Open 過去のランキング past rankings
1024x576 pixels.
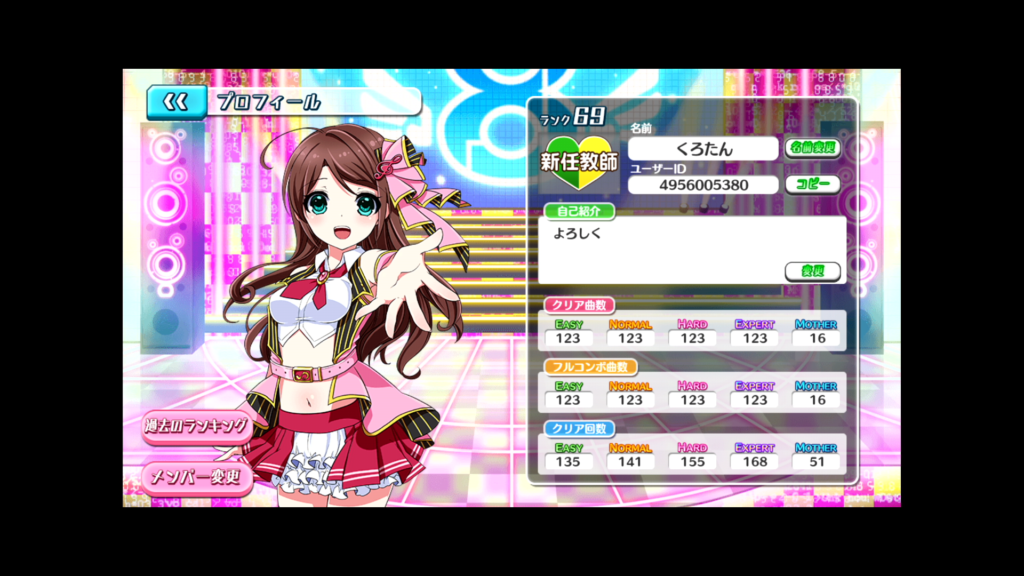click(x=196, y=426)
